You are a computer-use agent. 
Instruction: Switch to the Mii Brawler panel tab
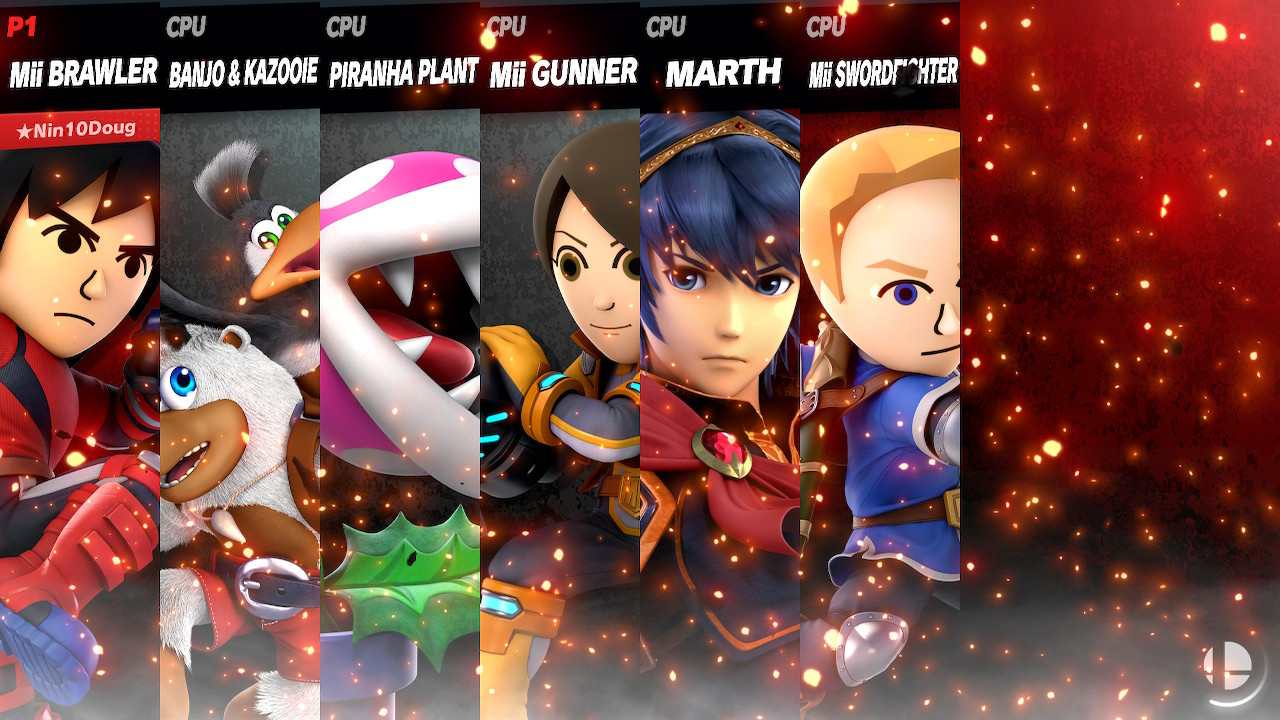coord(80,72)
